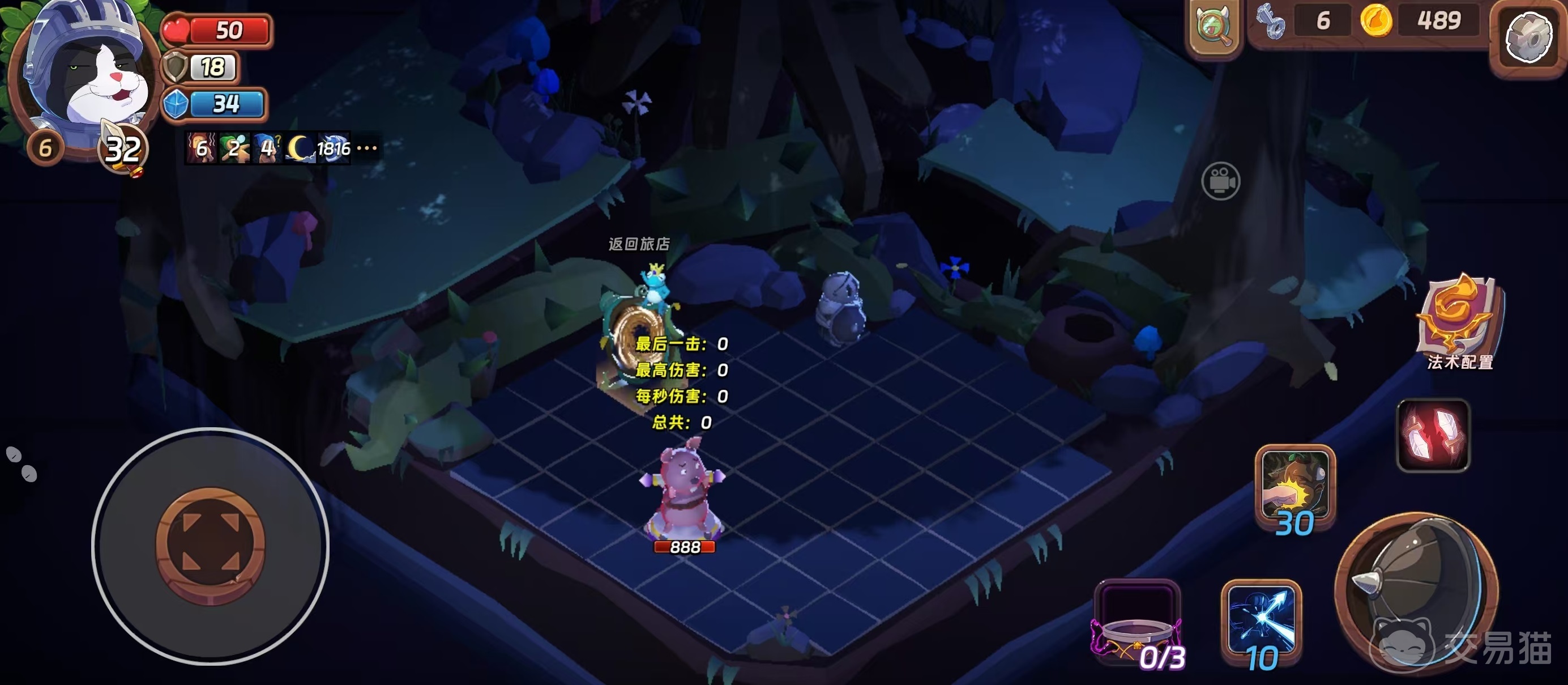
Task: Open the gear settings menu
Action: pos(1528,39)
